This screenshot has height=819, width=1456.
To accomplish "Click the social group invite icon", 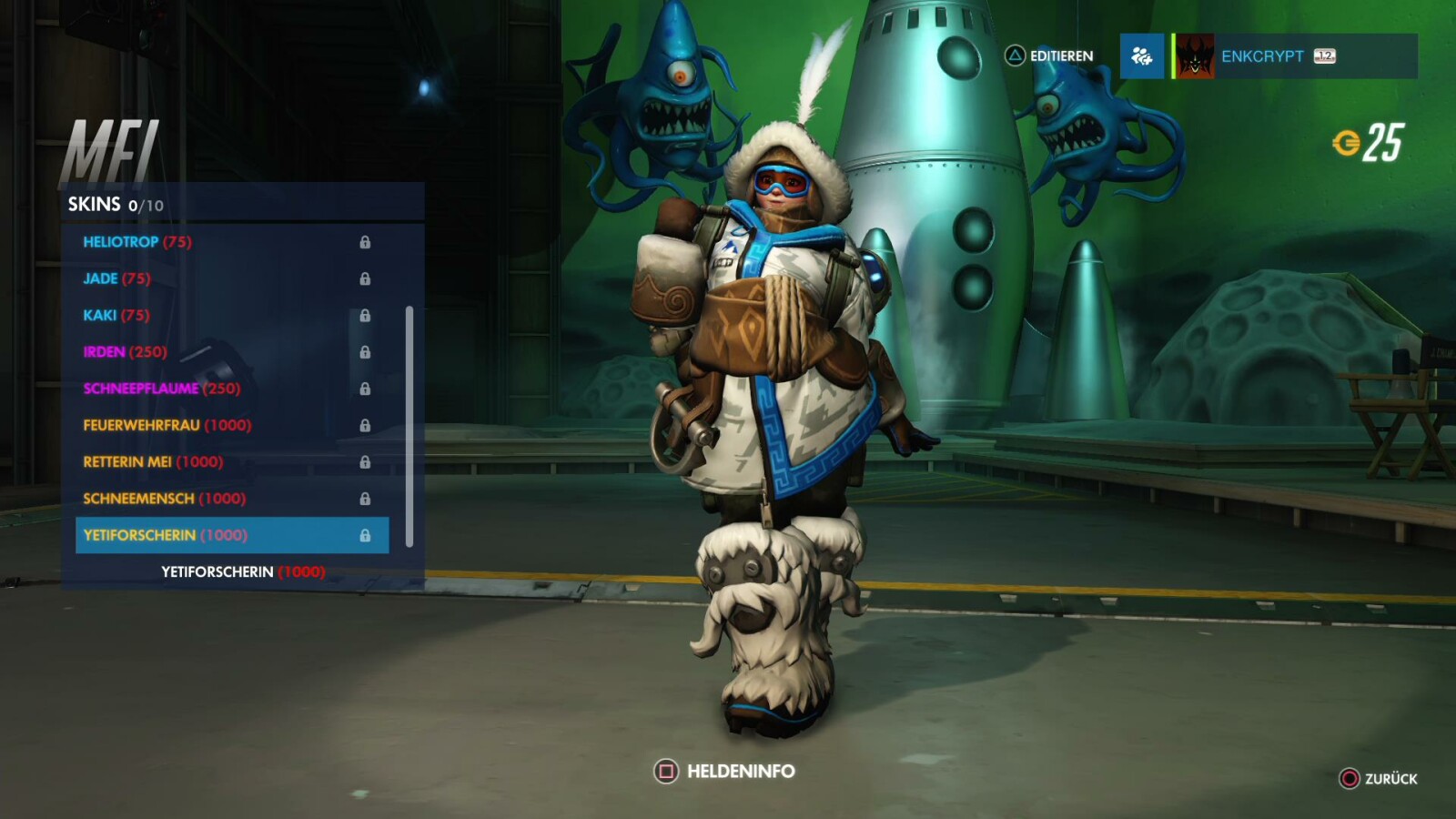I will click(1142, 56).
